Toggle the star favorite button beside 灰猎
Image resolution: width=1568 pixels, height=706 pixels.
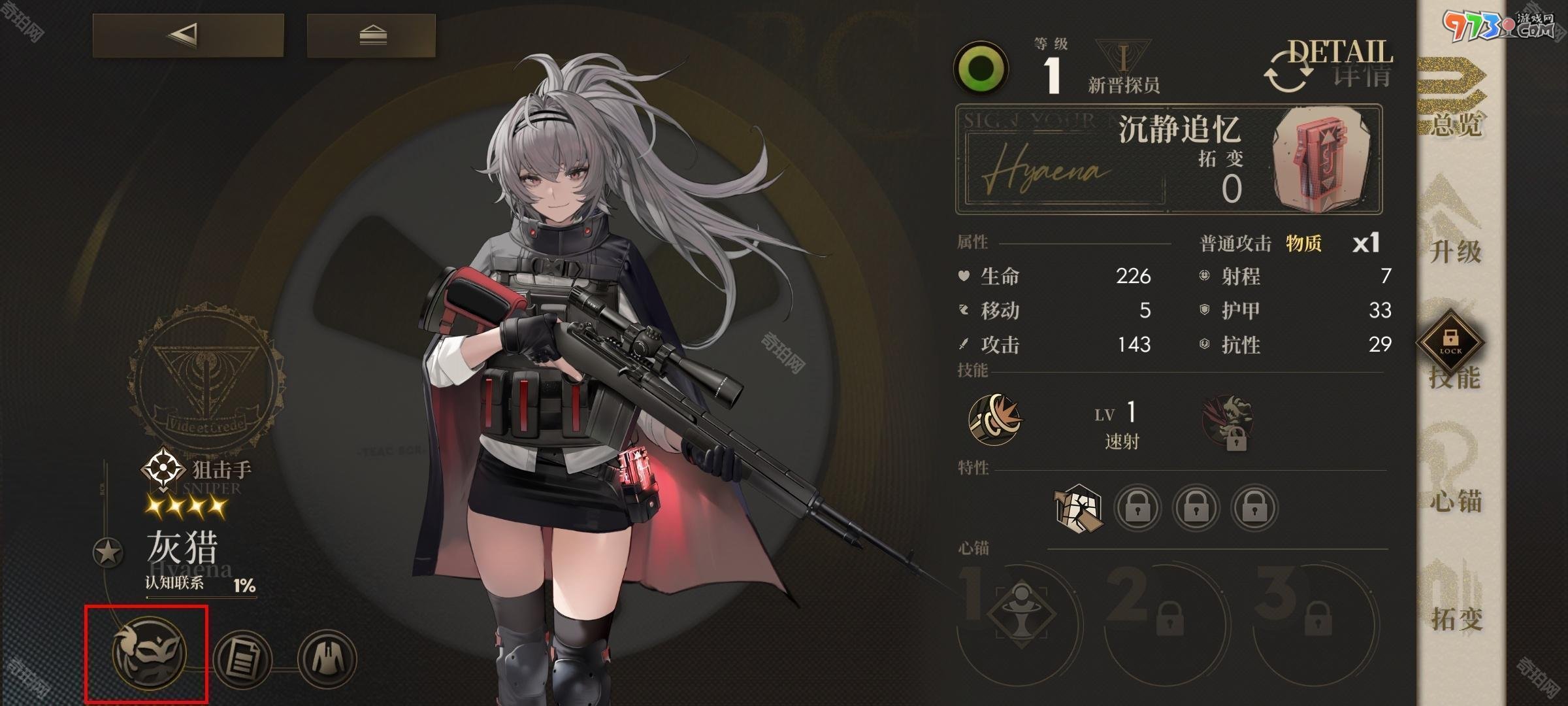point(108,553)
